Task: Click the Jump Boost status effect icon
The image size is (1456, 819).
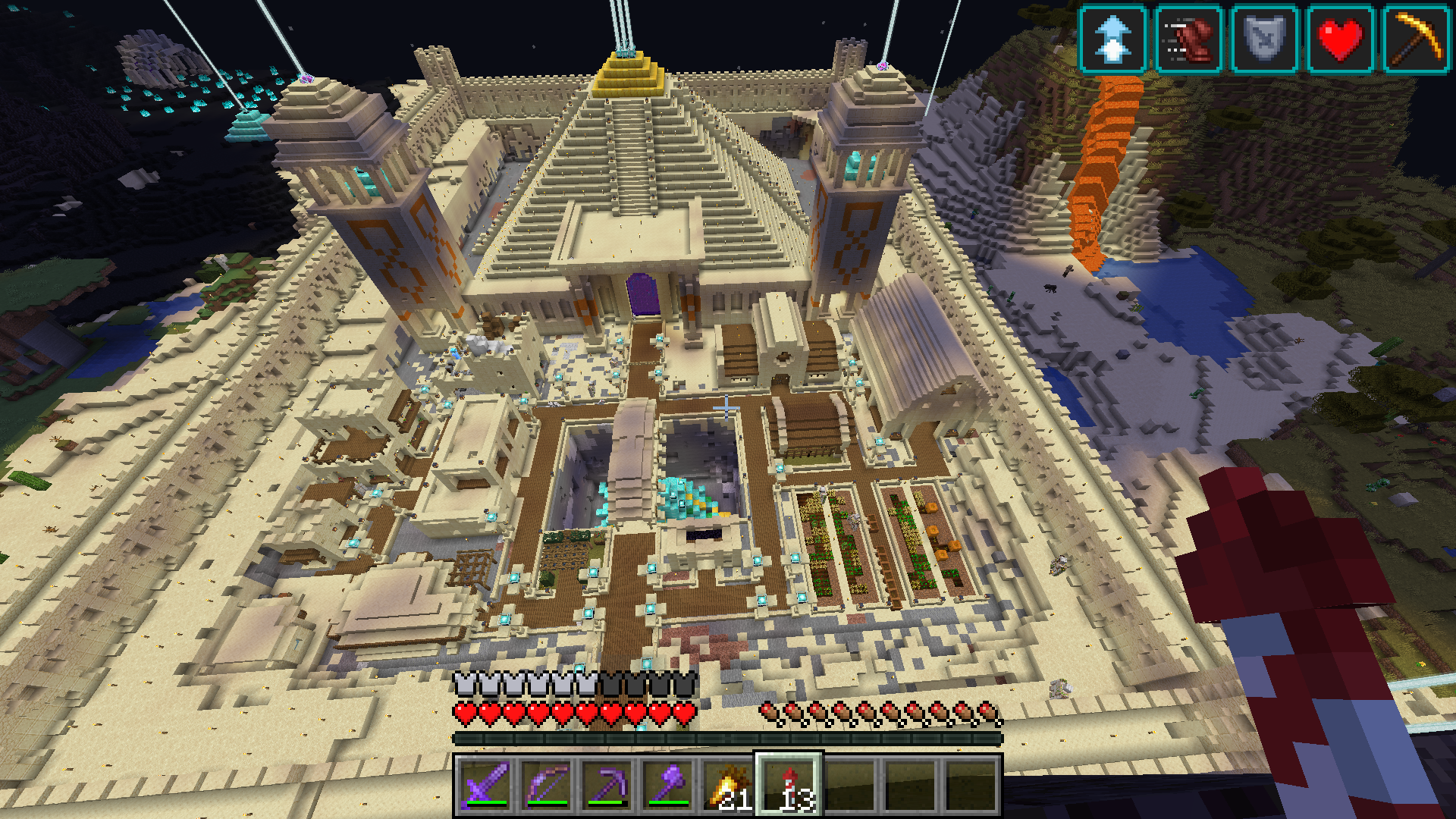Action: point(1112,39)
